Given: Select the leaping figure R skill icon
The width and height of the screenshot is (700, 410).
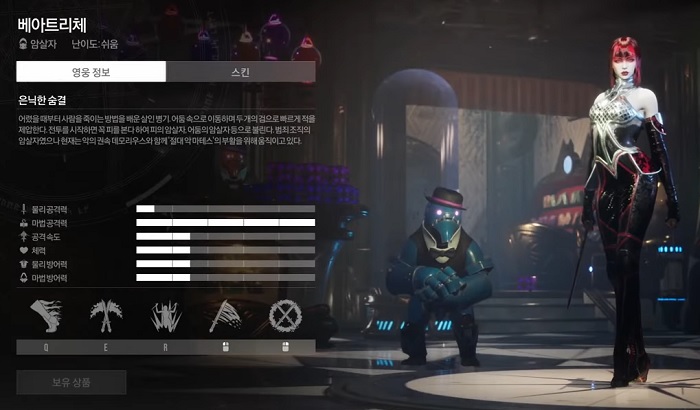Looking at the screenshot, I should [x=166, y=317].
